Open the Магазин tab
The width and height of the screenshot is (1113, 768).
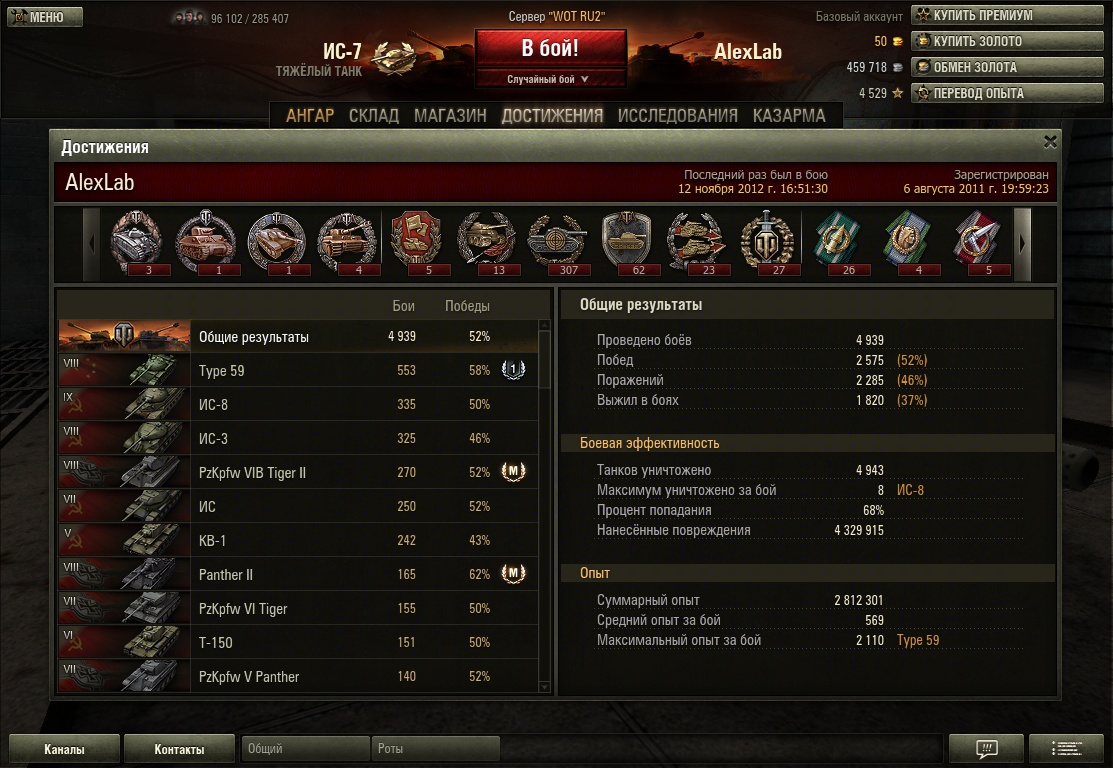click(450, 115)
